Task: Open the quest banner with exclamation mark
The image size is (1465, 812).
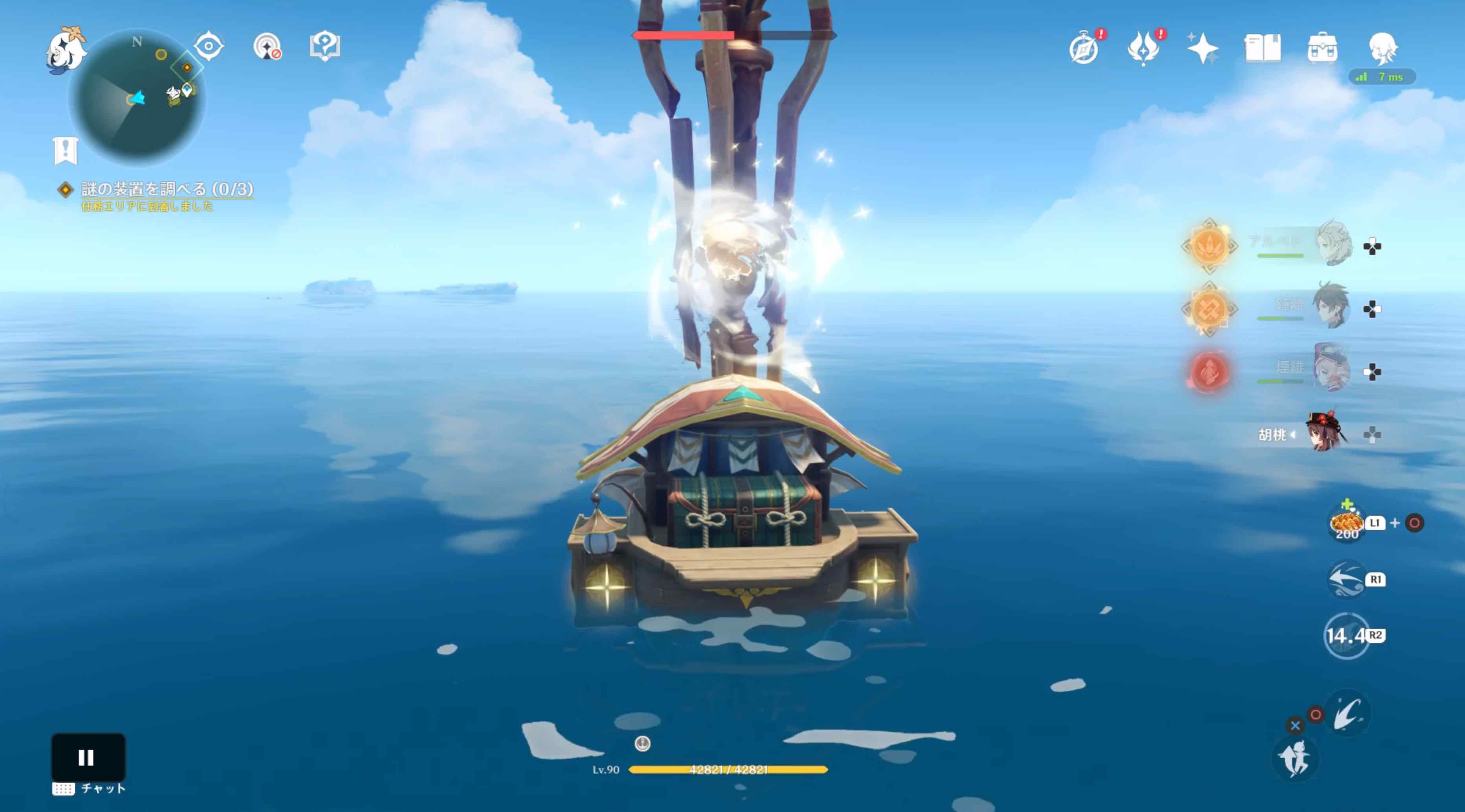Action: pyautogui.click(x=65, y=150)
